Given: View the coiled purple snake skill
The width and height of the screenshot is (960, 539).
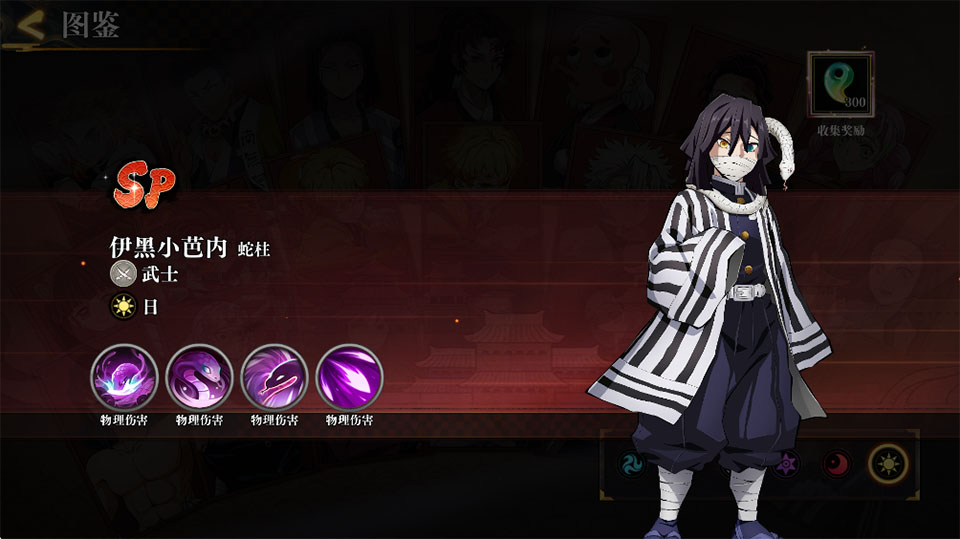Looking at the screenshot, I should click(x=199, y=376).
